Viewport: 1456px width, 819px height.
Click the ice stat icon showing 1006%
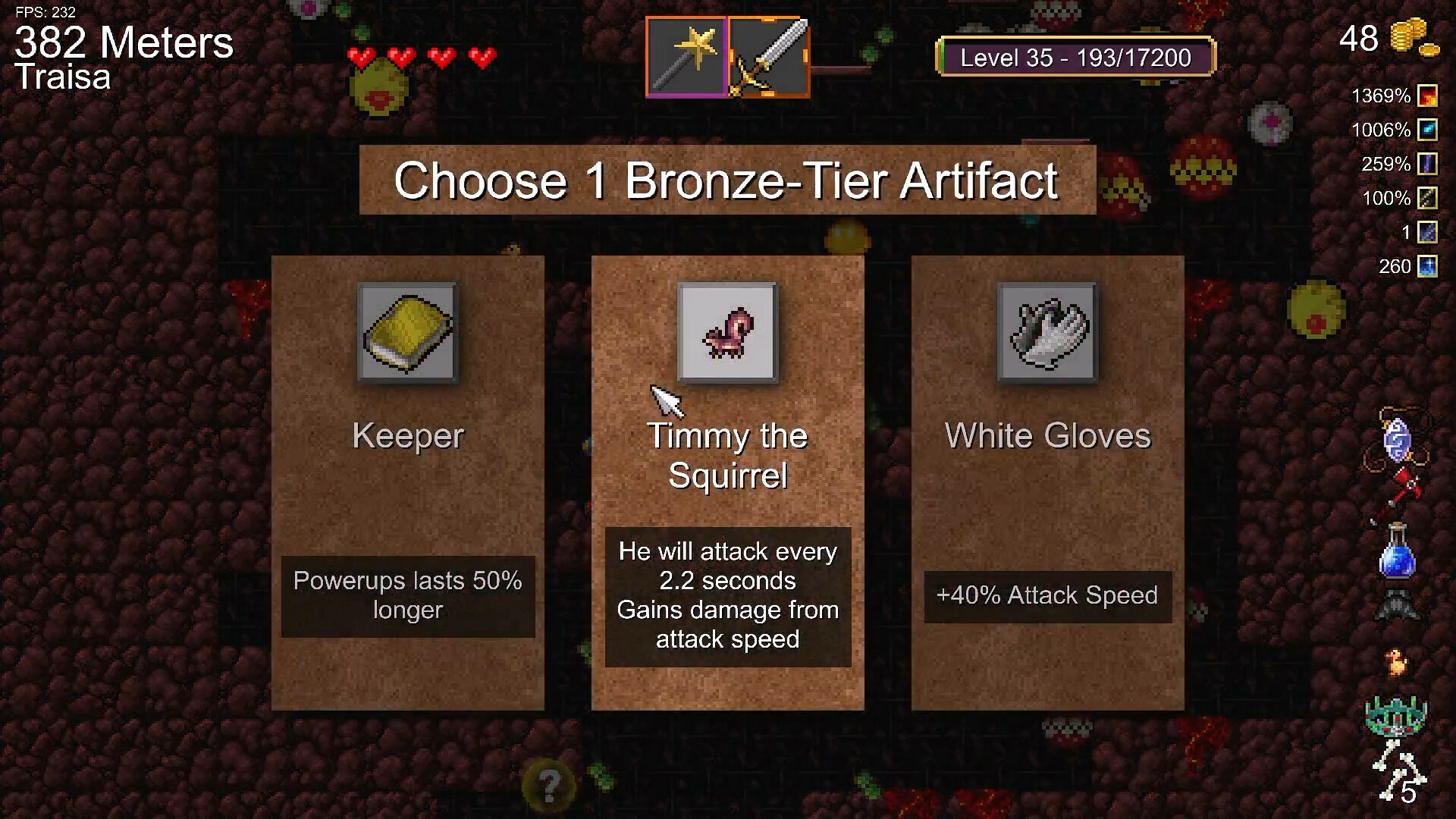coord(1429,130)
